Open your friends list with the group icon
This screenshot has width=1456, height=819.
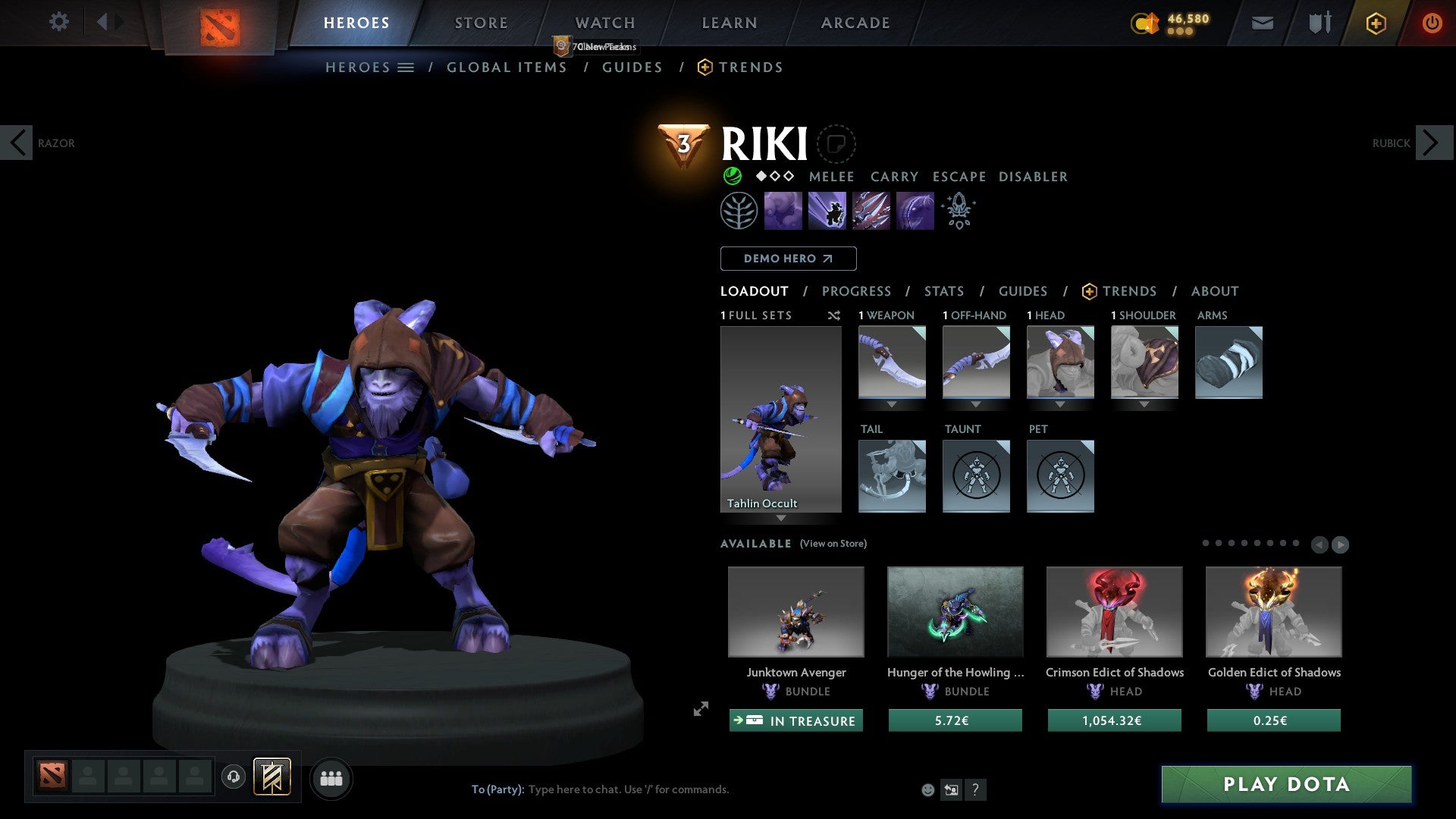[x=331, y=778]
